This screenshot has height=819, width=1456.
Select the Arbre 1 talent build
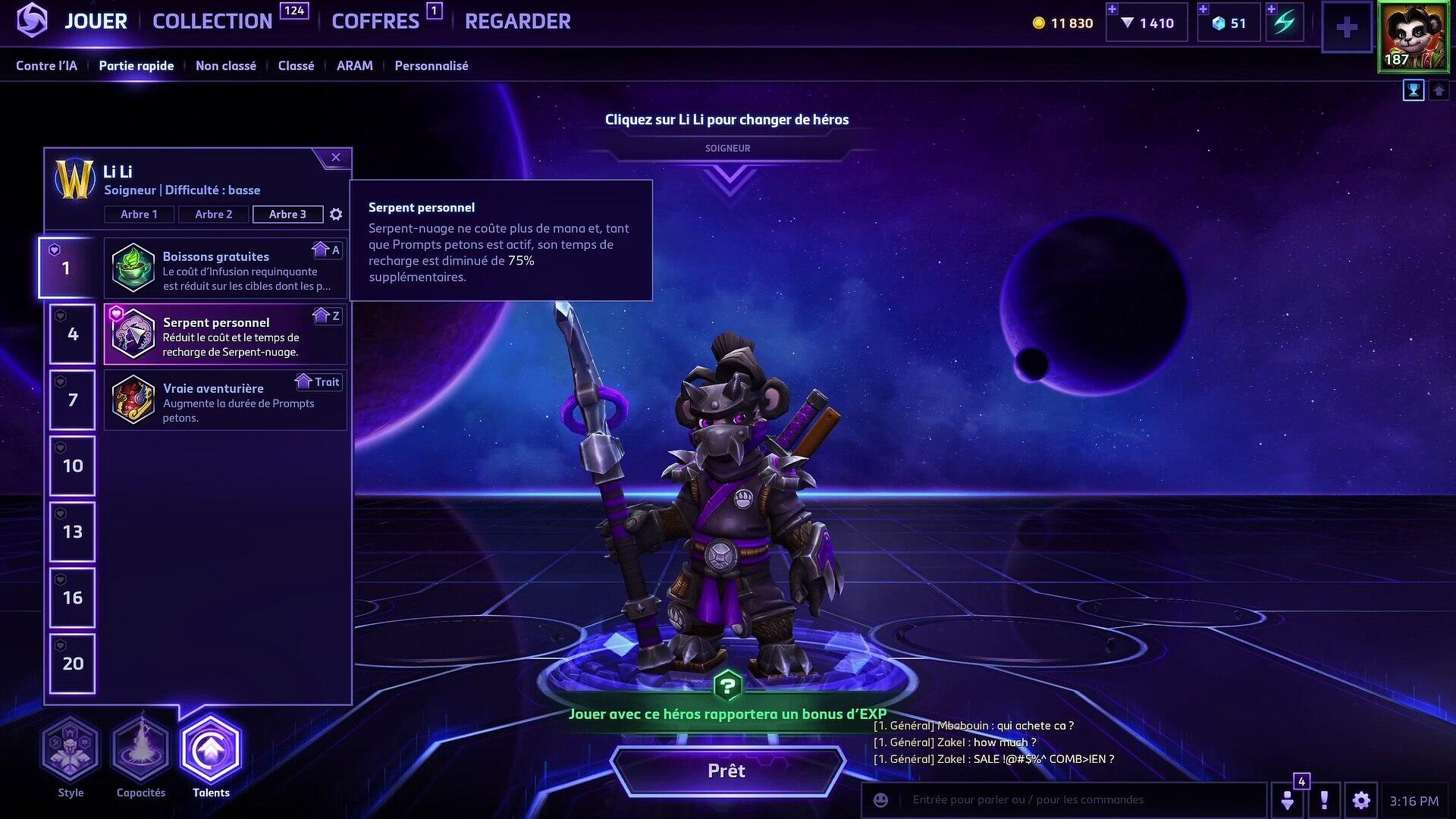[x=139, y=215]
